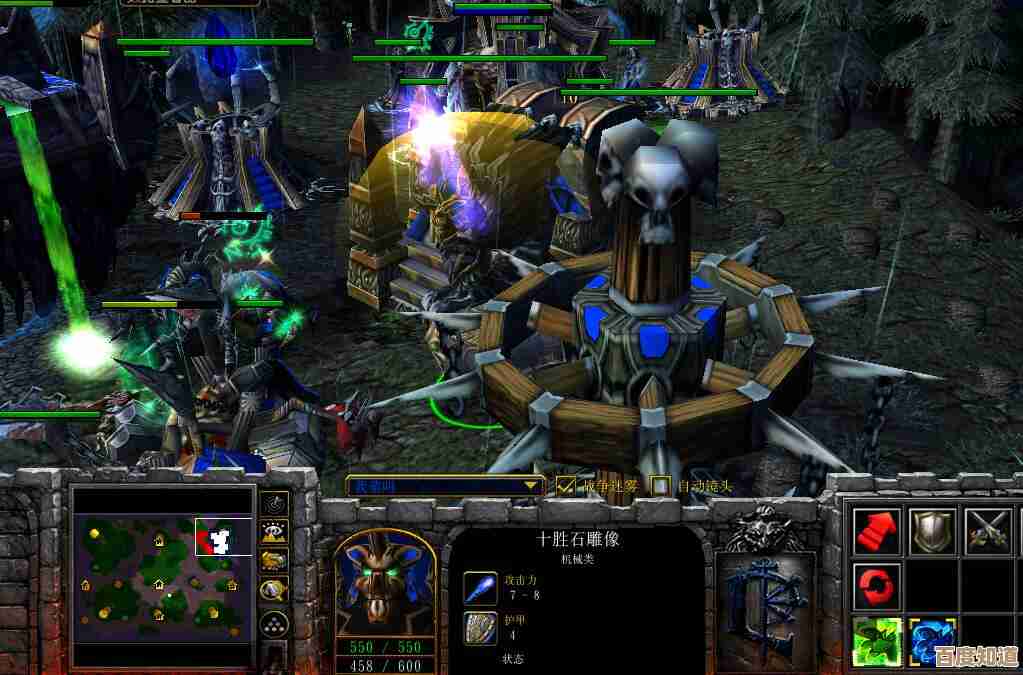The width and height of the screenshot is (1023, 675).
Task: Activate the red circular arrows Patrol command
Action: tap(878, 586)
